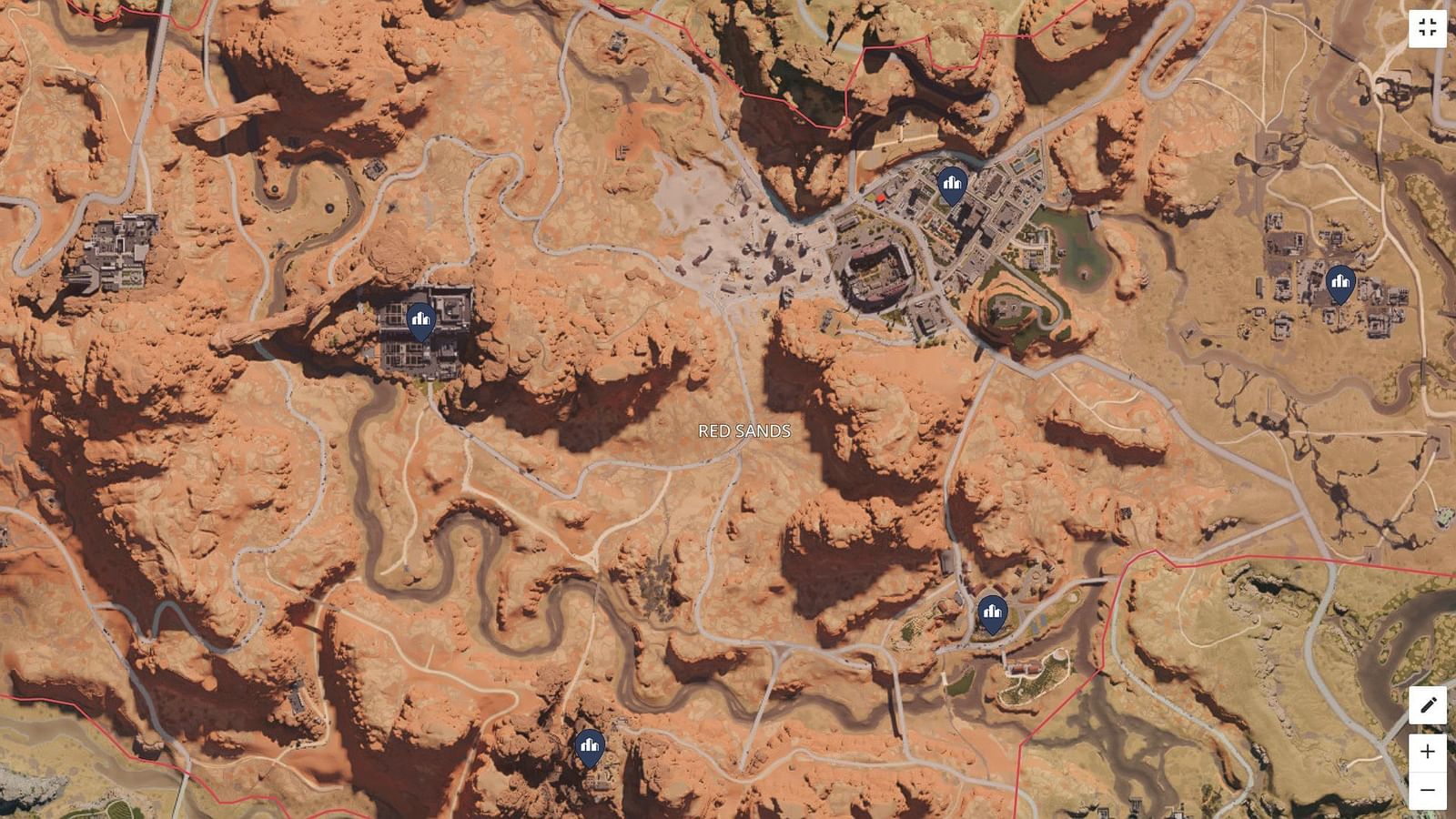Toggle map edit mode with the pencil control
This screenshot has height=819, width=1456.
pyautogui.click(x=1426, y=705)
